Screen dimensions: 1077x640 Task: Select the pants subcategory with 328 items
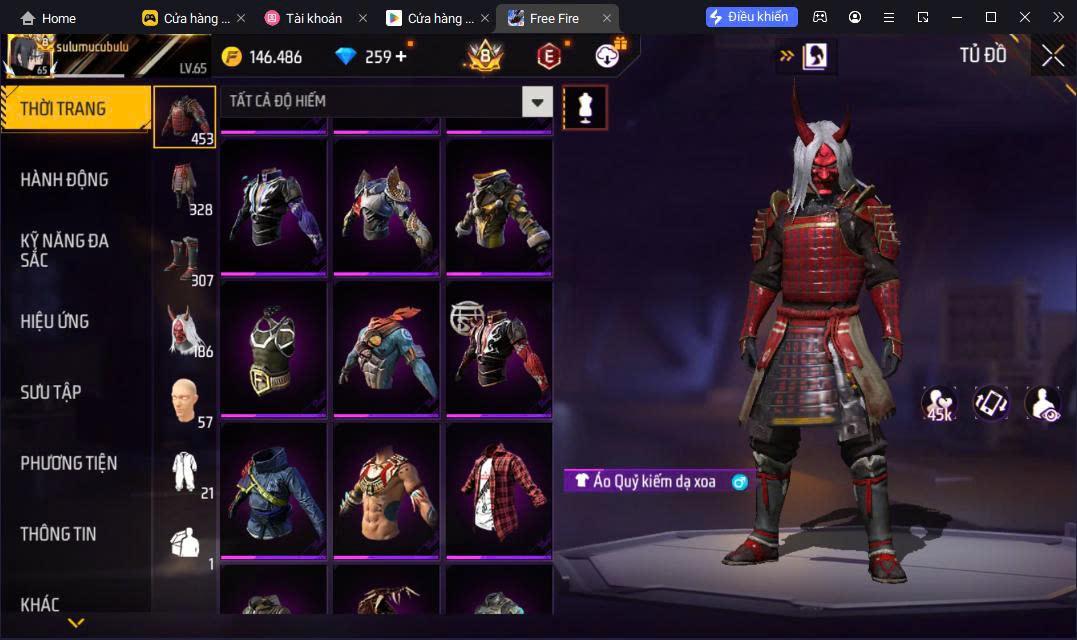coord(185,188)
